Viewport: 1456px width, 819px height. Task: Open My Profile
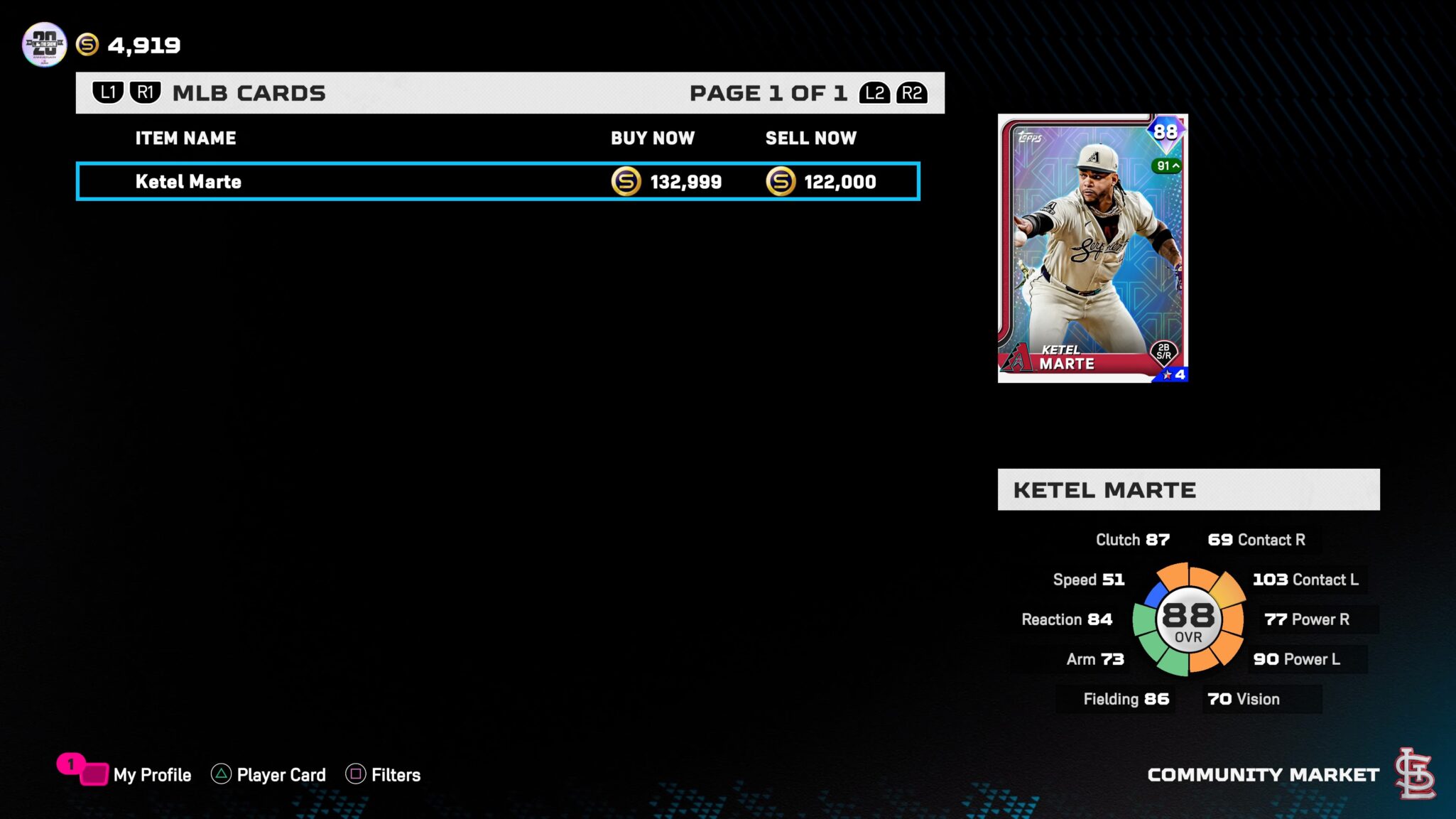[x=151, y=774]
